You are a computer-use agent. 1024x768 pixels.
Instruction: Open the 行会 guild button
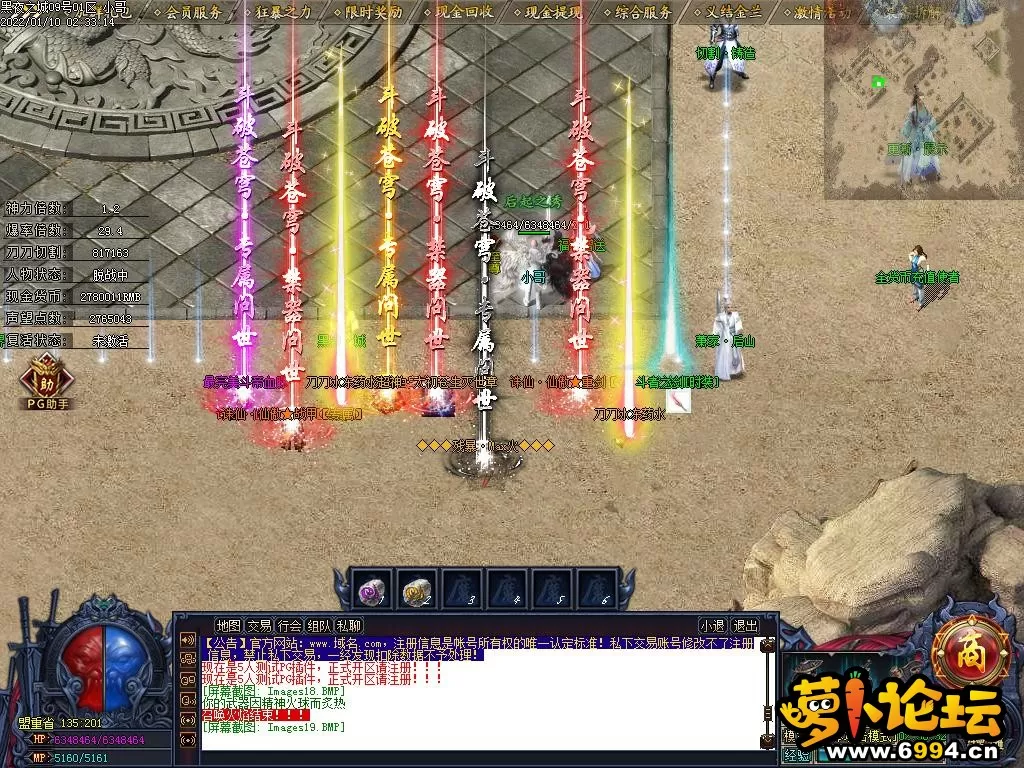click(289, 626)
